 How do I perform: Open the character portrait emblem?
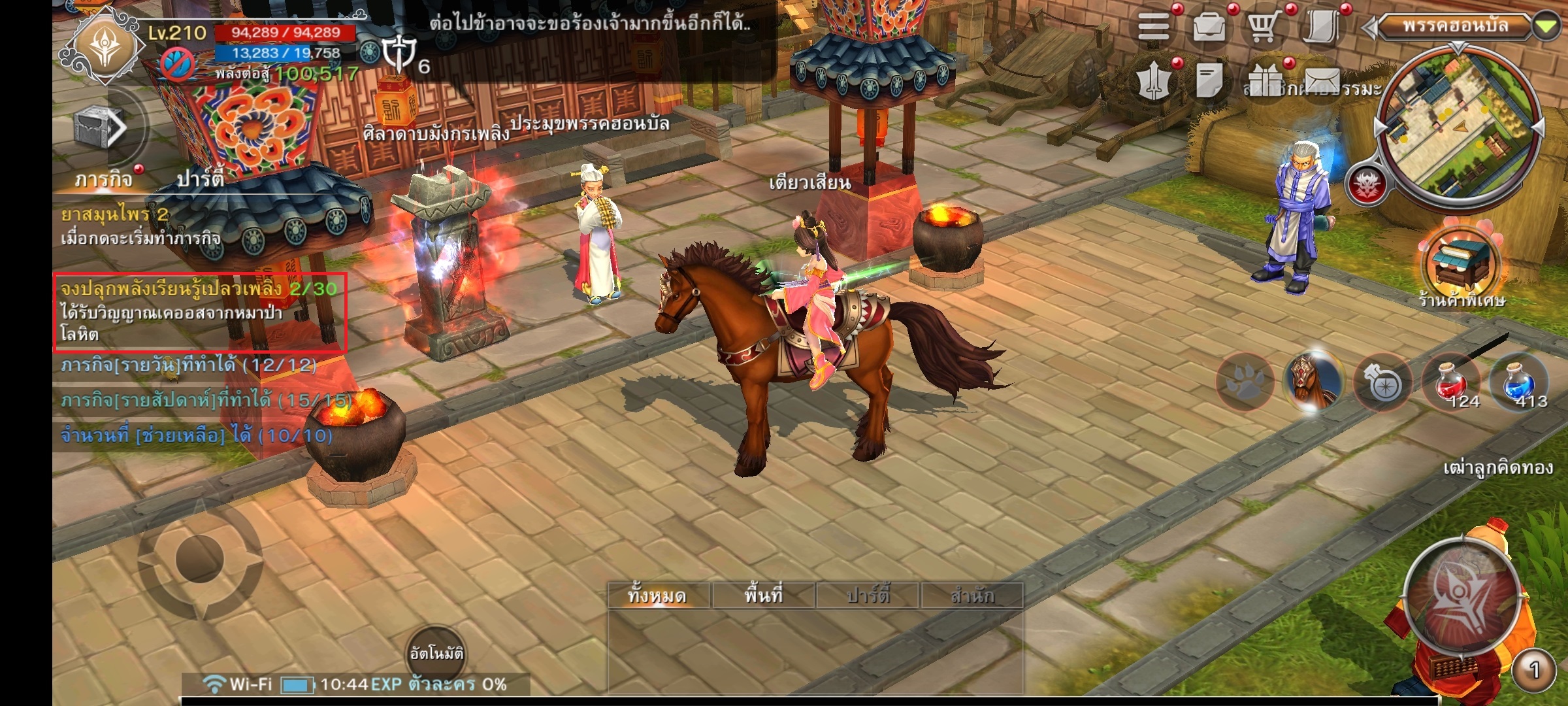tap(107, 48)
